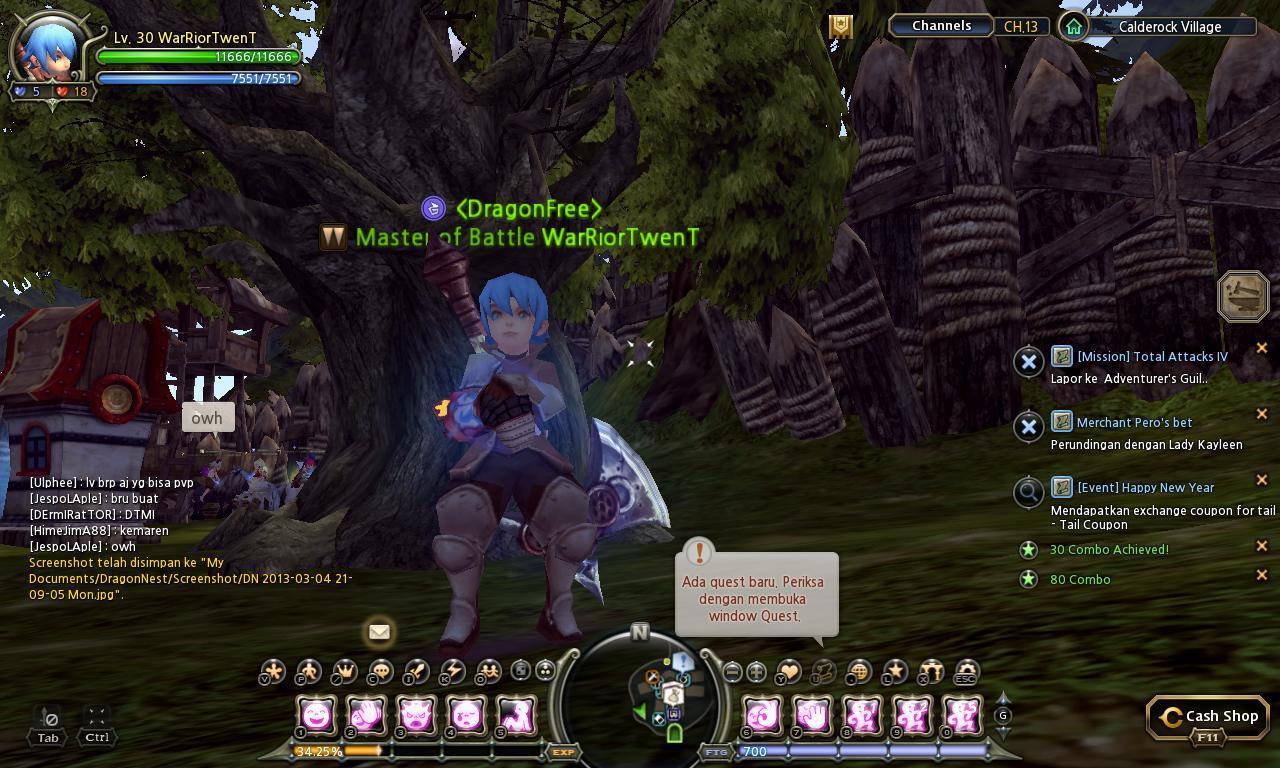This screenshot has width=1280, height=768.
Task: Click the Channels menu at the top
Action: coord(940,26)
